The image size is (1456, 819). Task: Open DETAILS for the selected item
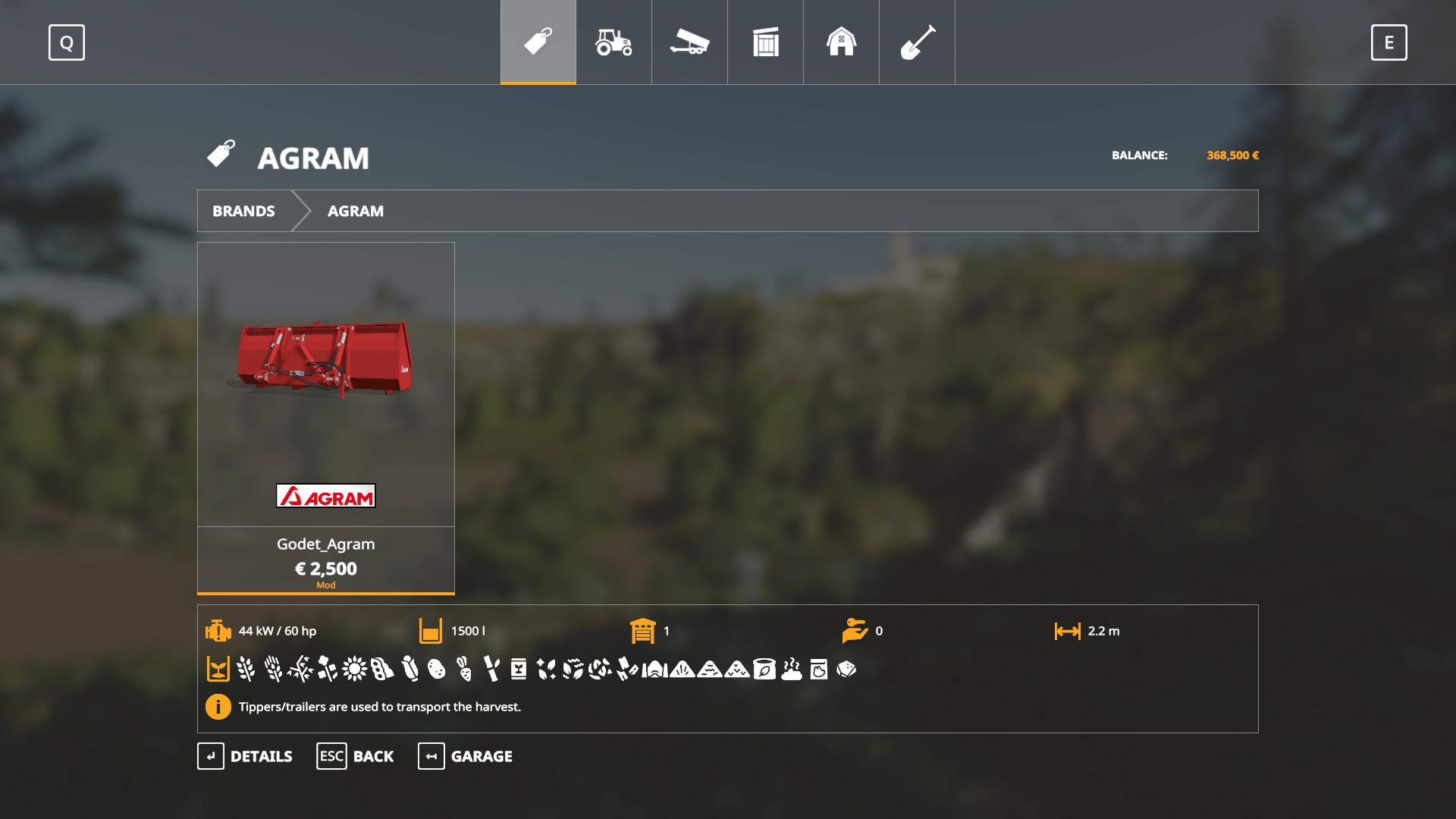[x=245, y=756]
